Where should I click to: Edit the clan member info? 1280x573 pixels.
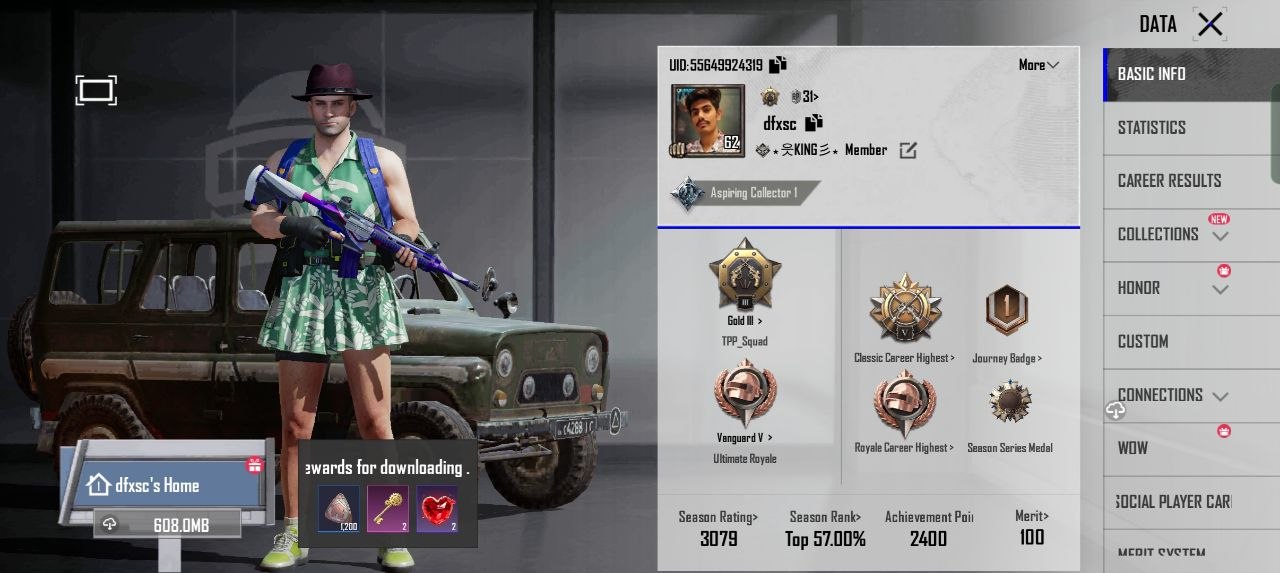(908, 151)
